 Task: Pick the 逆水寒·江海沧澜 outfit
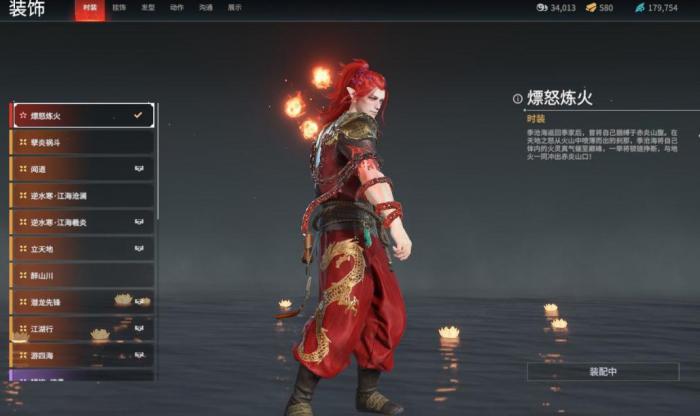tap(82, 196)
